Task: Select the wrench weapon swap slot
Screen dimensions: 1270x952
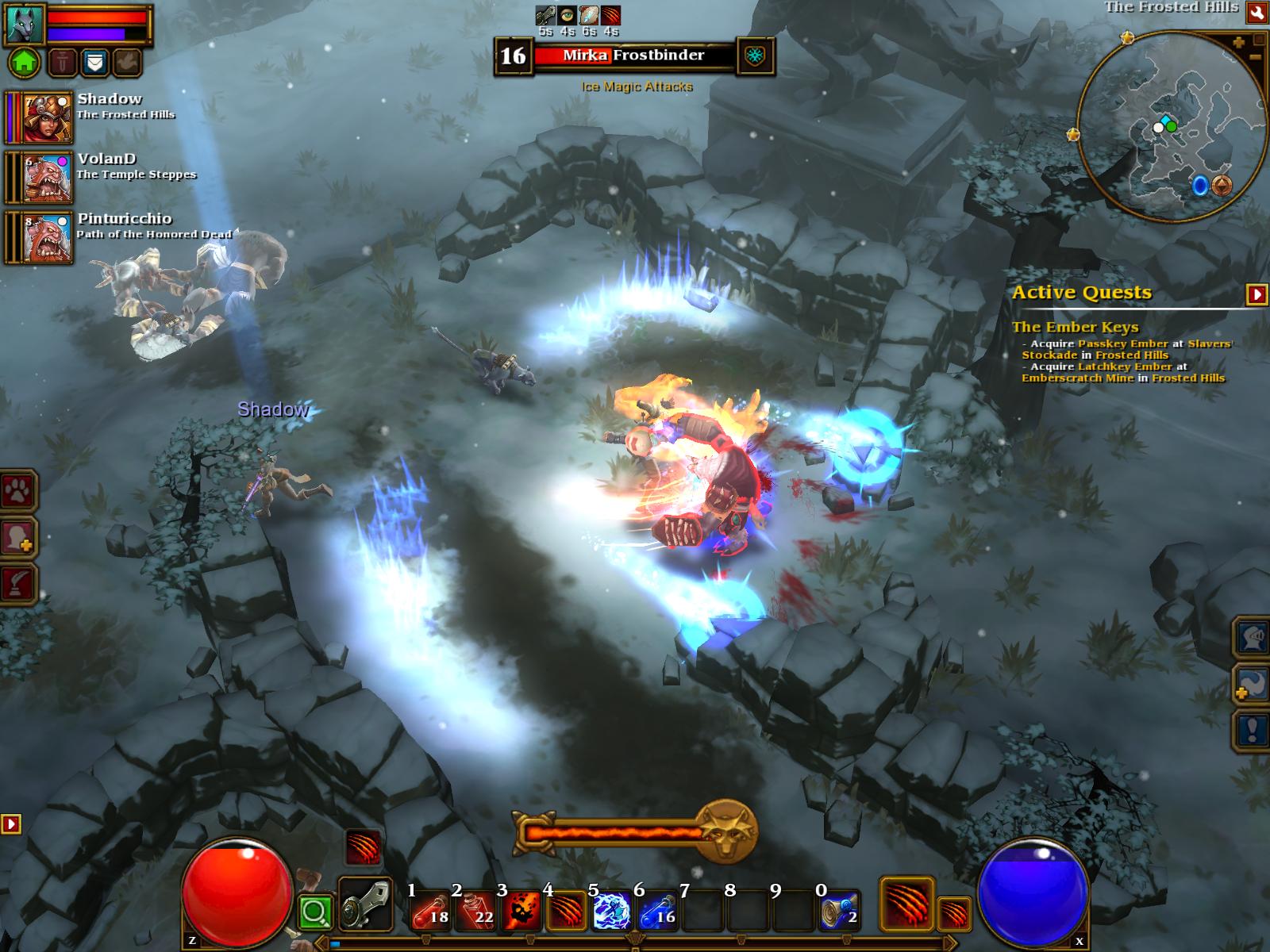Action: pyautogui.click(x=364, y=904)
